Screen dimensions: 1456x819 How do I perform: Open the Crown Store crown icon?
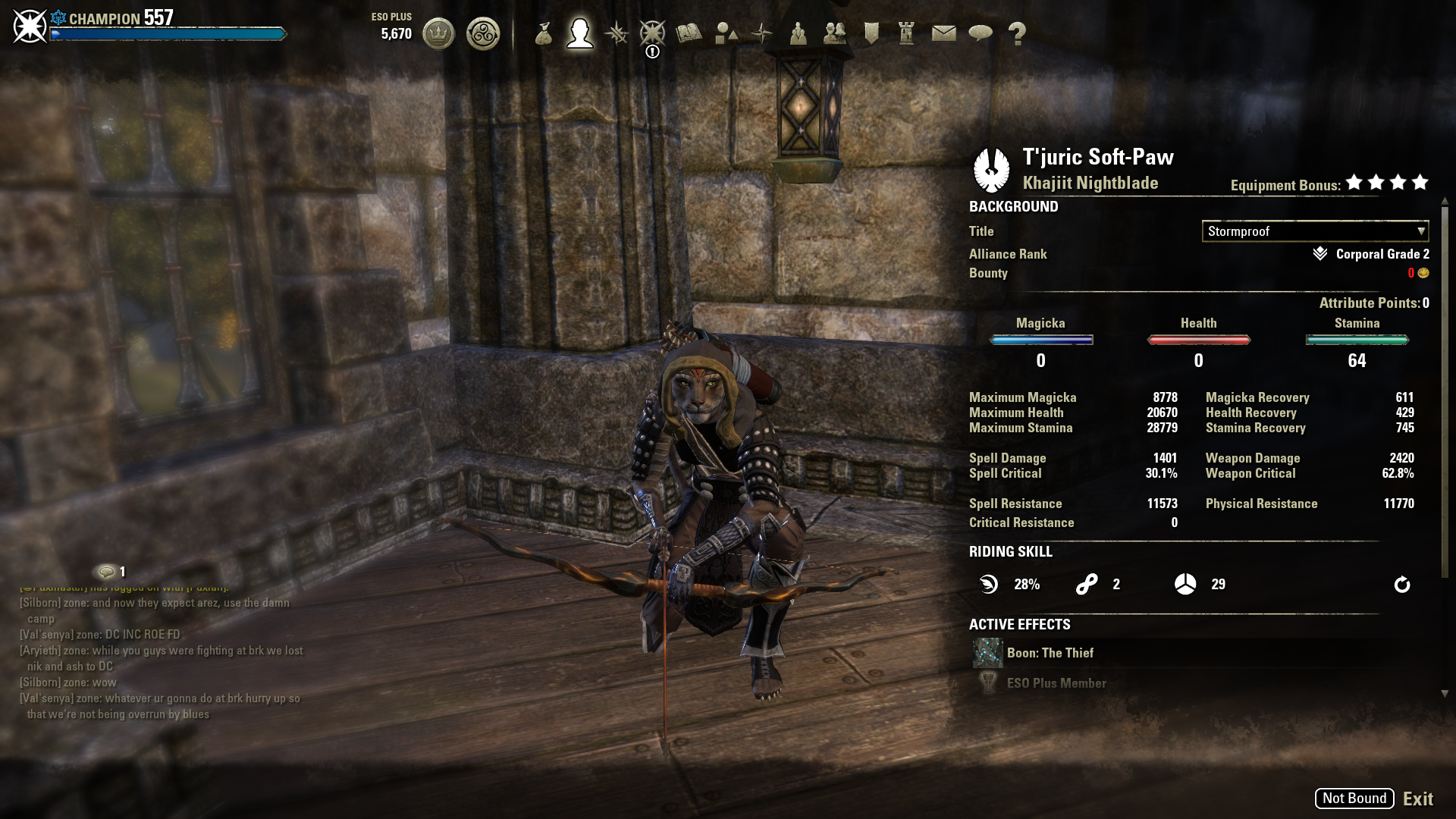(438, 33)
